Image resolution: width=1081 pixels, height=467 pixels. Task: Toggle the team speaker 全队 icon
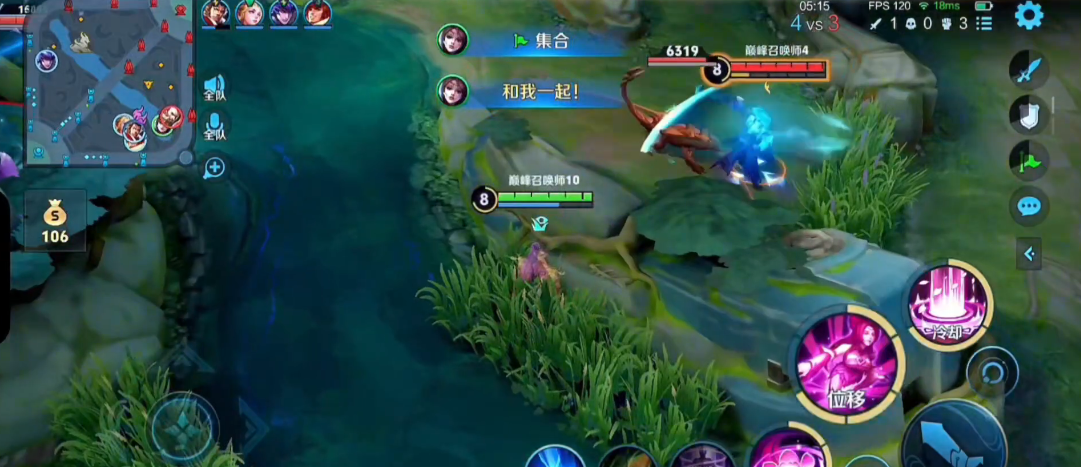click(214, 88)
